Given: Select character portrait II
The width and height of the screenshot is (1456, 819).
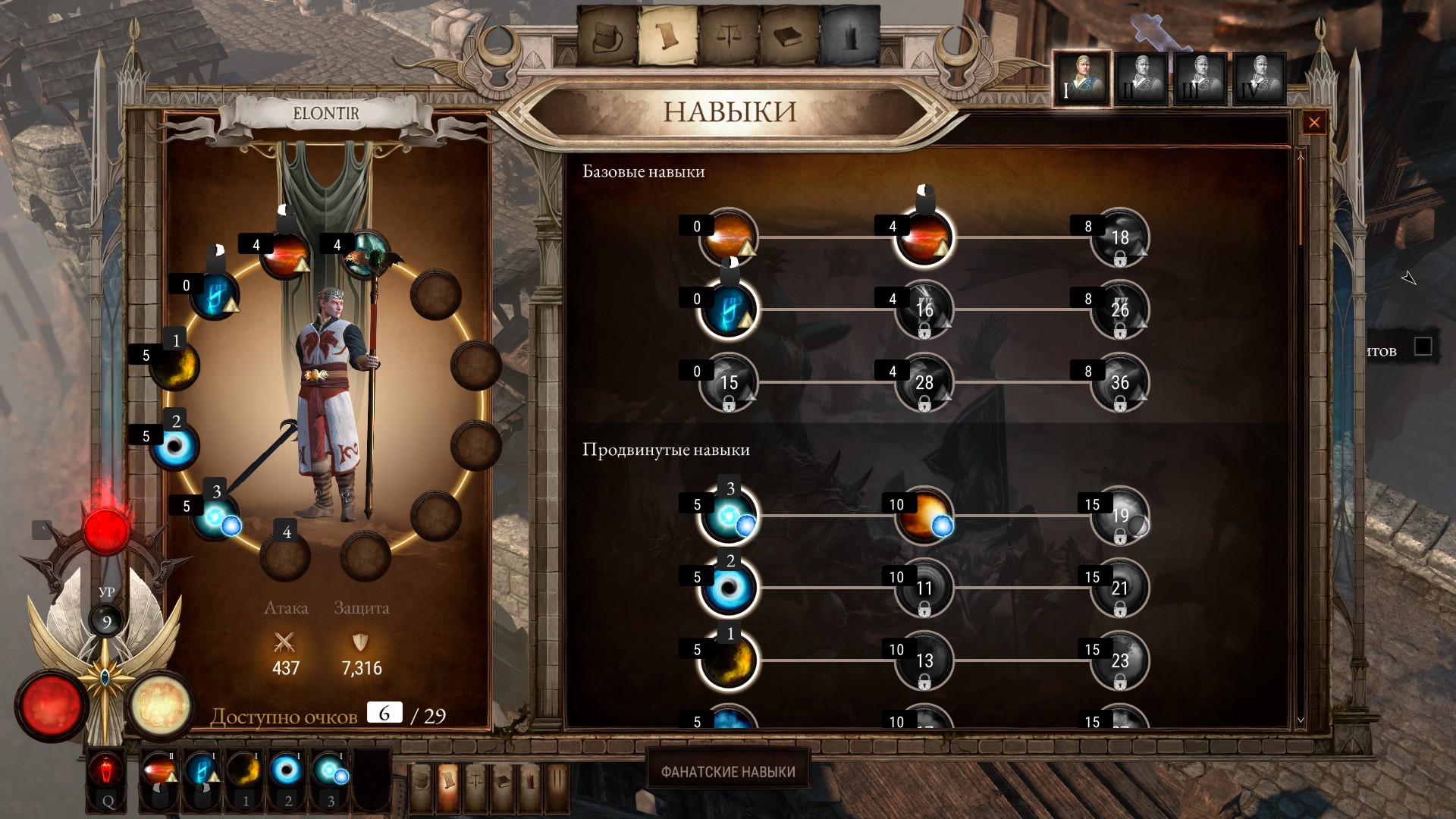Looking at the screenshot, I should (1141, 80).
